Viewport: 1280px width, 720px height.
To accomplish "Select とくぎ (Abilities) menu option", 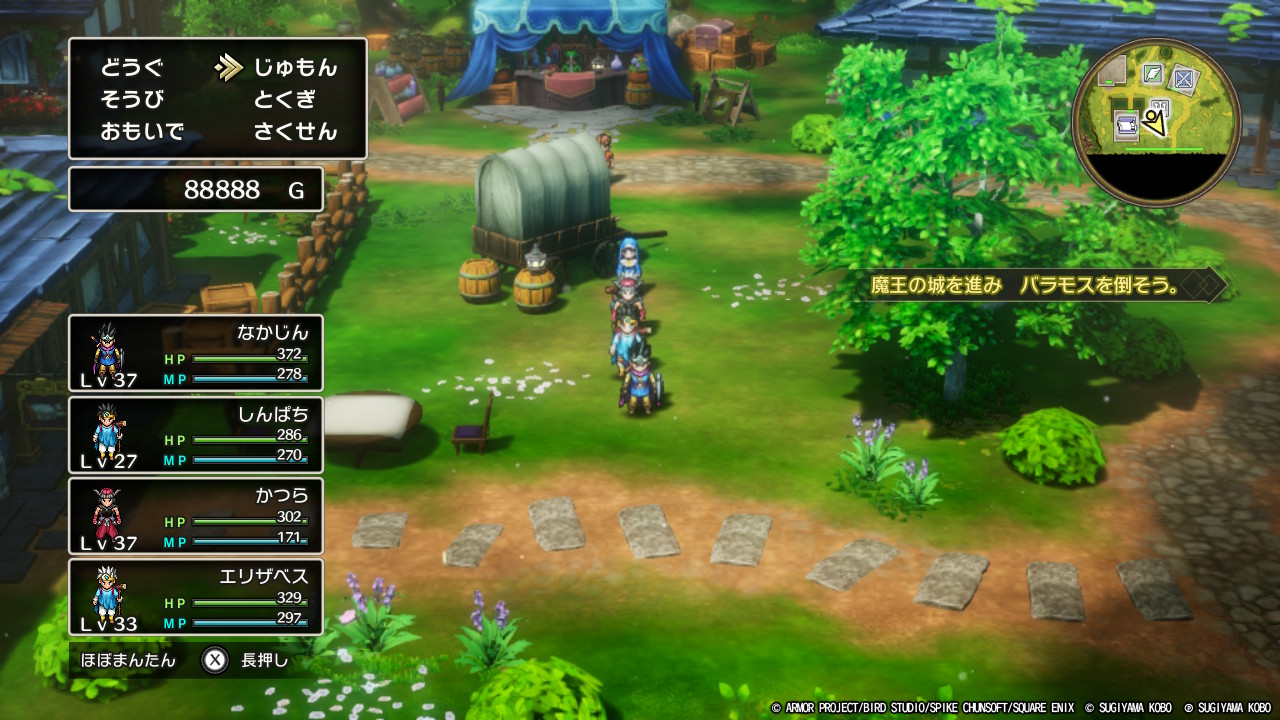I will click(284, 100).
